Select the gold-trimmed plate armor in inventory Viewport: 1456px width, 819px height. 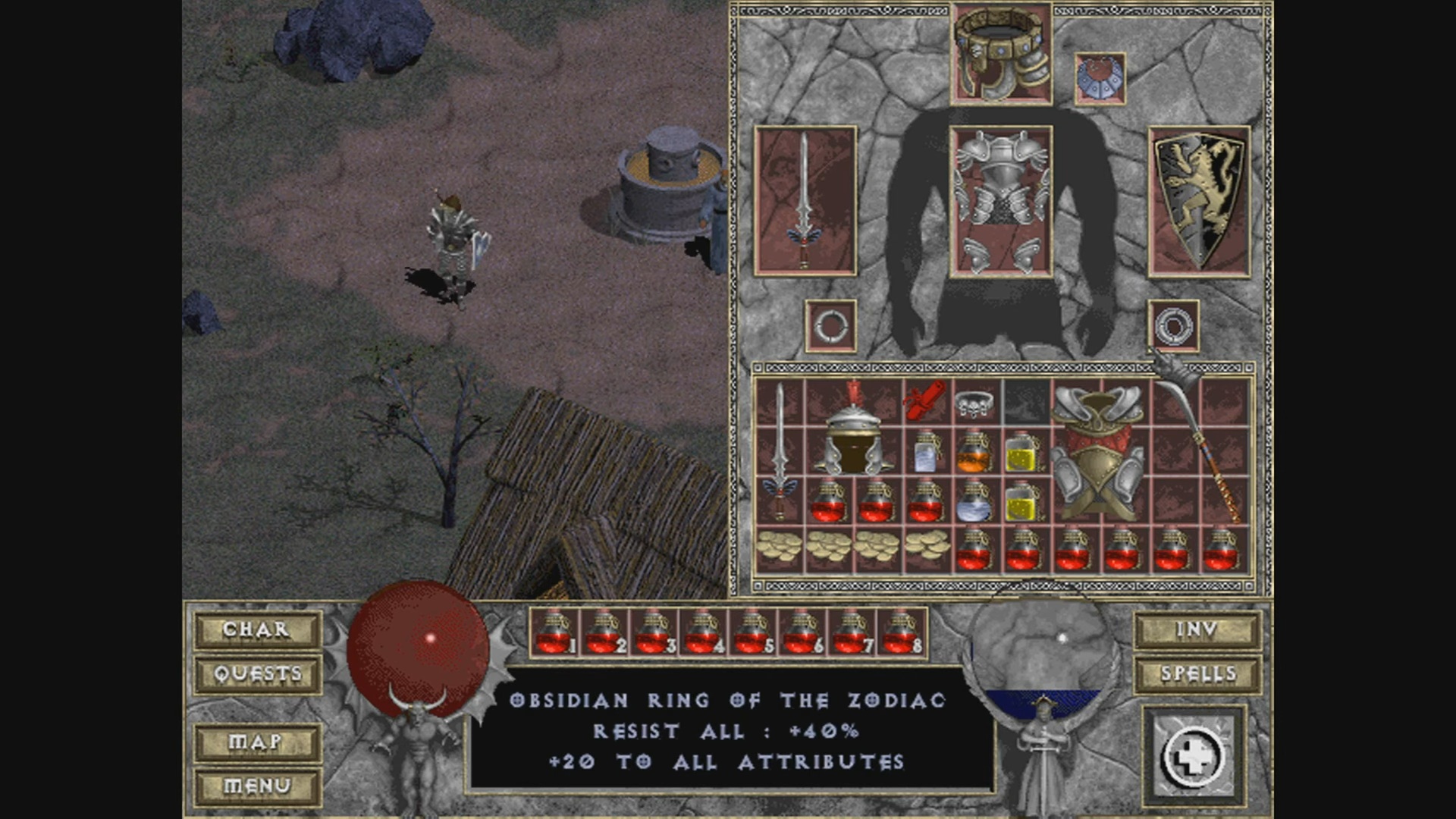[1098, 451]
